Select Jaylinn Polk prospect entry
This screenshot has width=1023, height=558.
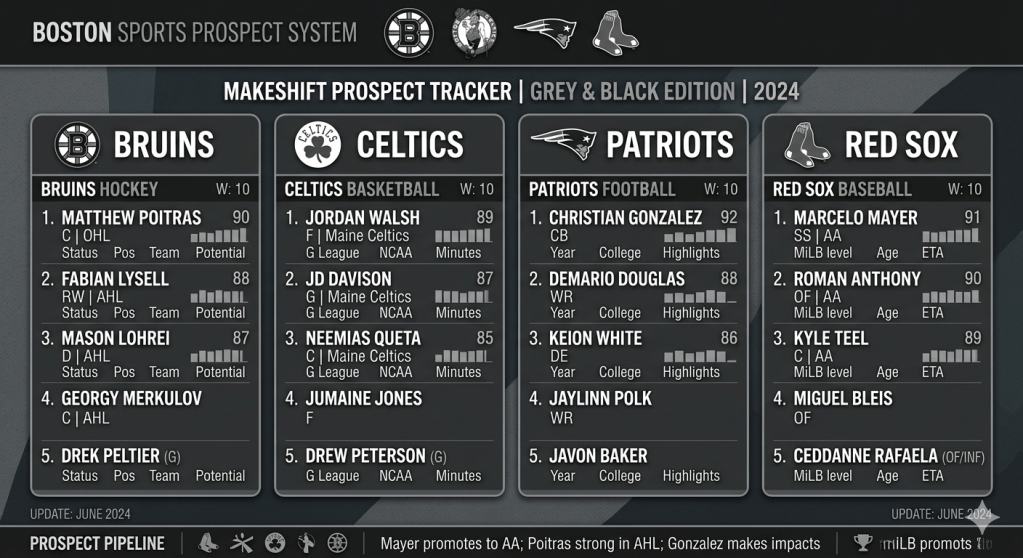(x=632, y=408)
